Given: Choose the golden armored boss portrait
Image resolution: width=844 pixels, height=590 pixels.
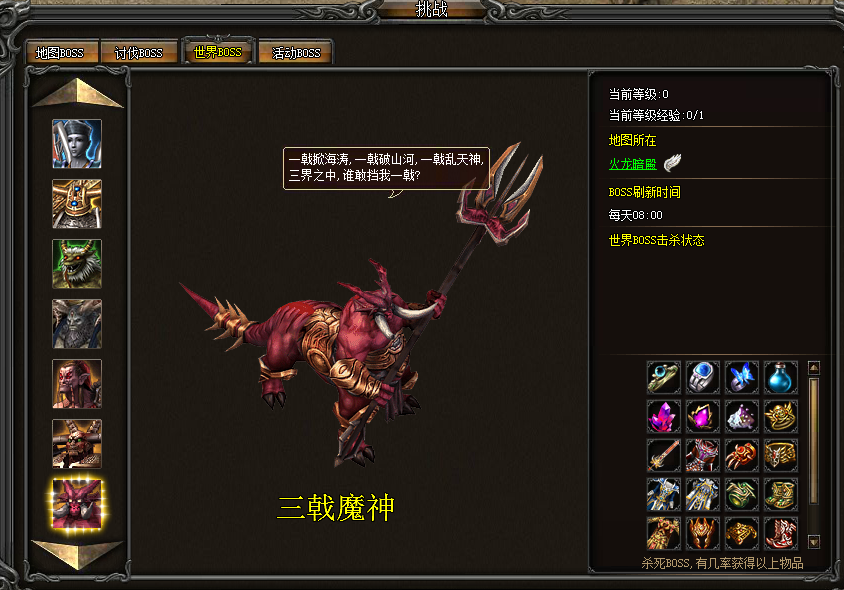Looking at the screenshot, I should tap(77, 204).
